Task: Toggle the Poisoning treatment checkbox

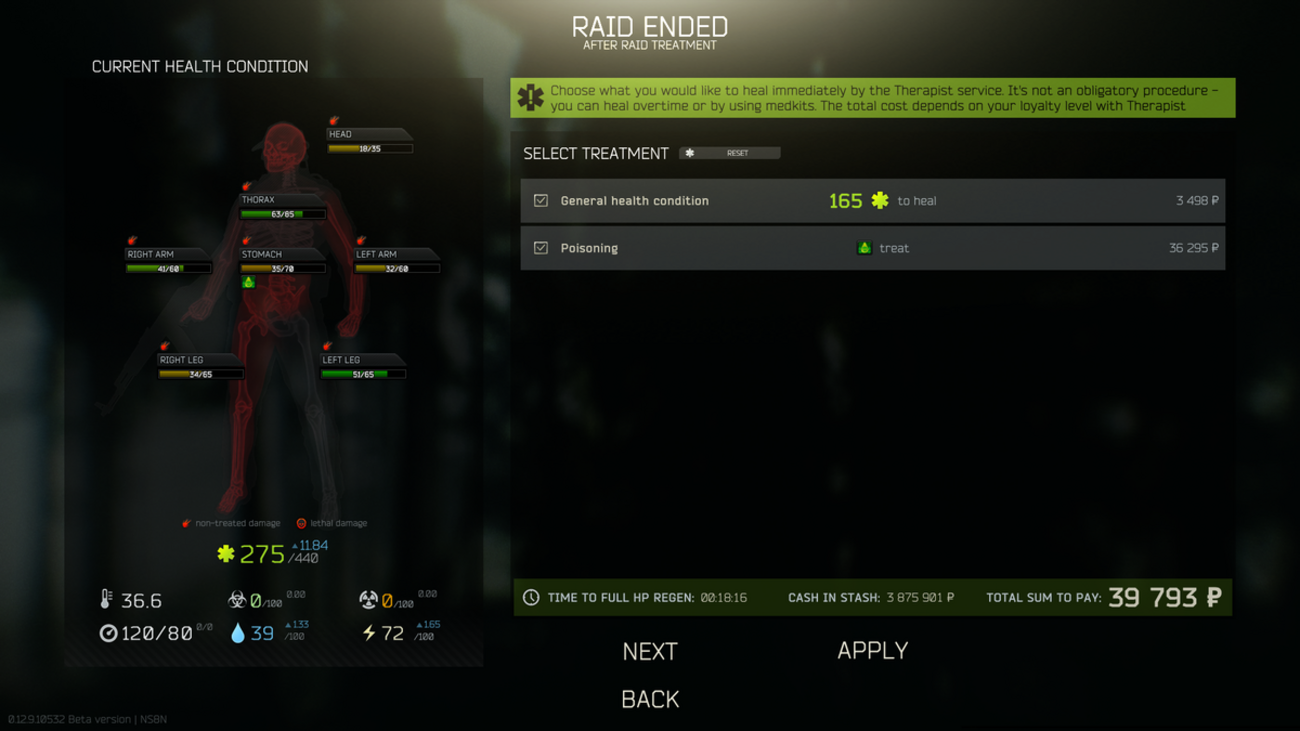Action: [x=541, y=248]
